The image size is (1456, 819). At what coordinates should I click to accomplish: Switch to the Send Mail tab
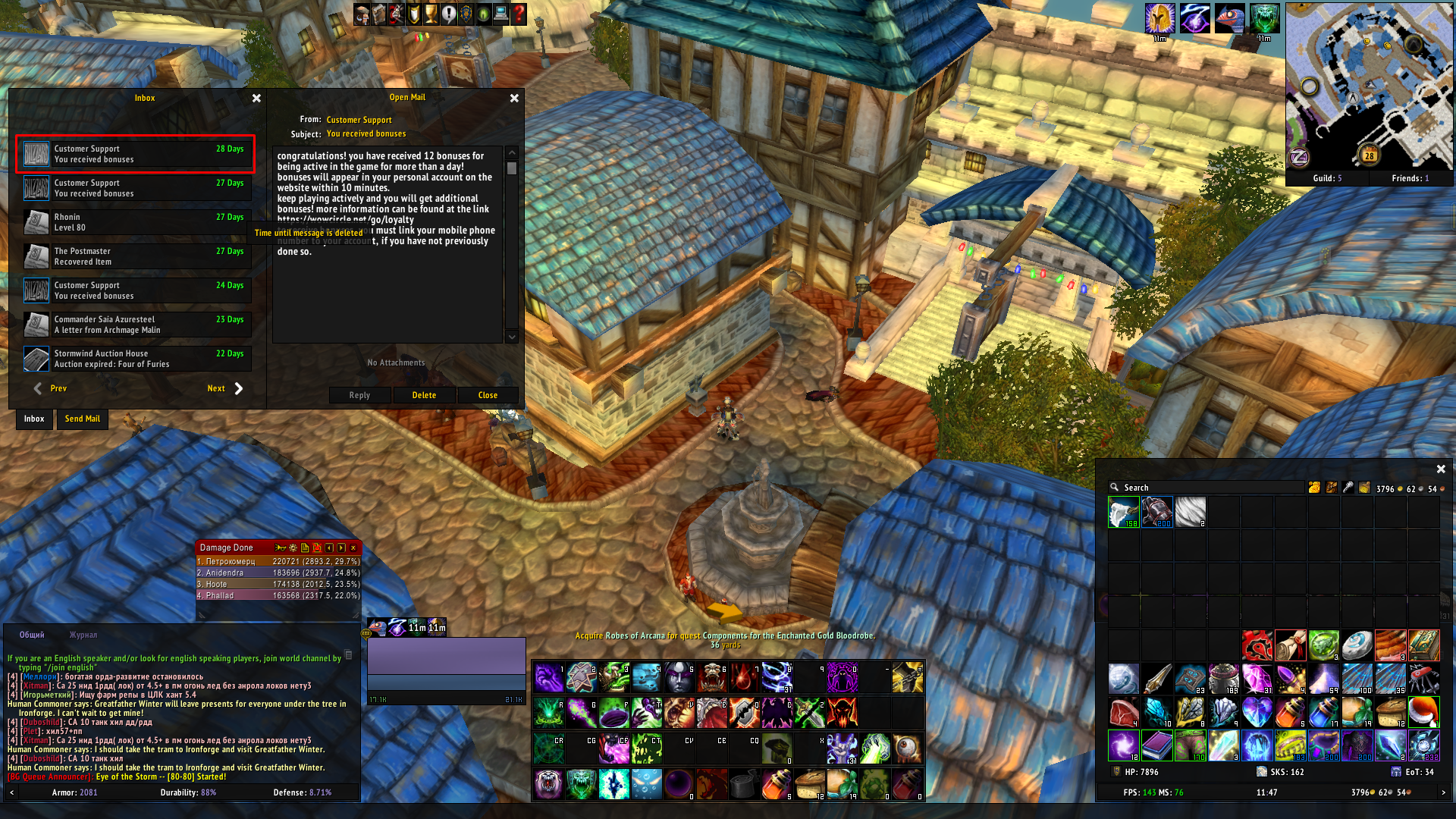[83, 419]
